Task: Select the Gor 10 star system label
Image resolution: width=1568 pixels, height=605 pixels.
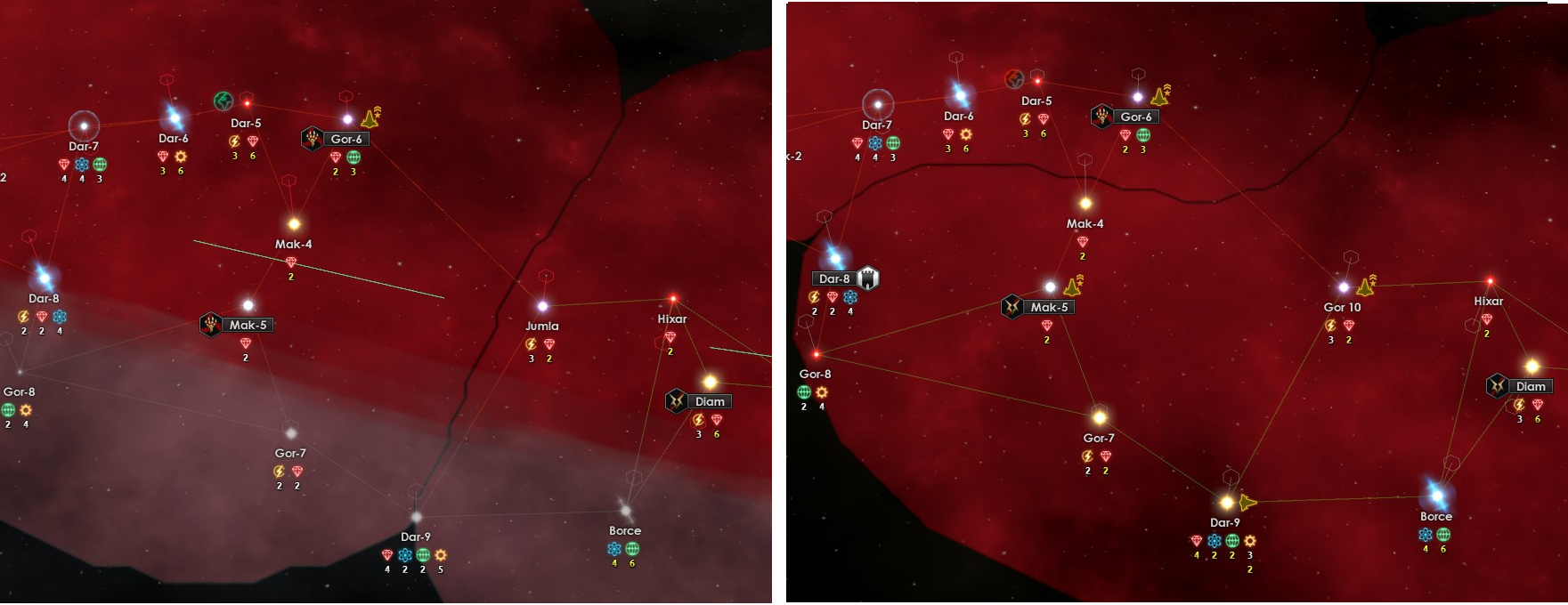Action: [1342, 307]
